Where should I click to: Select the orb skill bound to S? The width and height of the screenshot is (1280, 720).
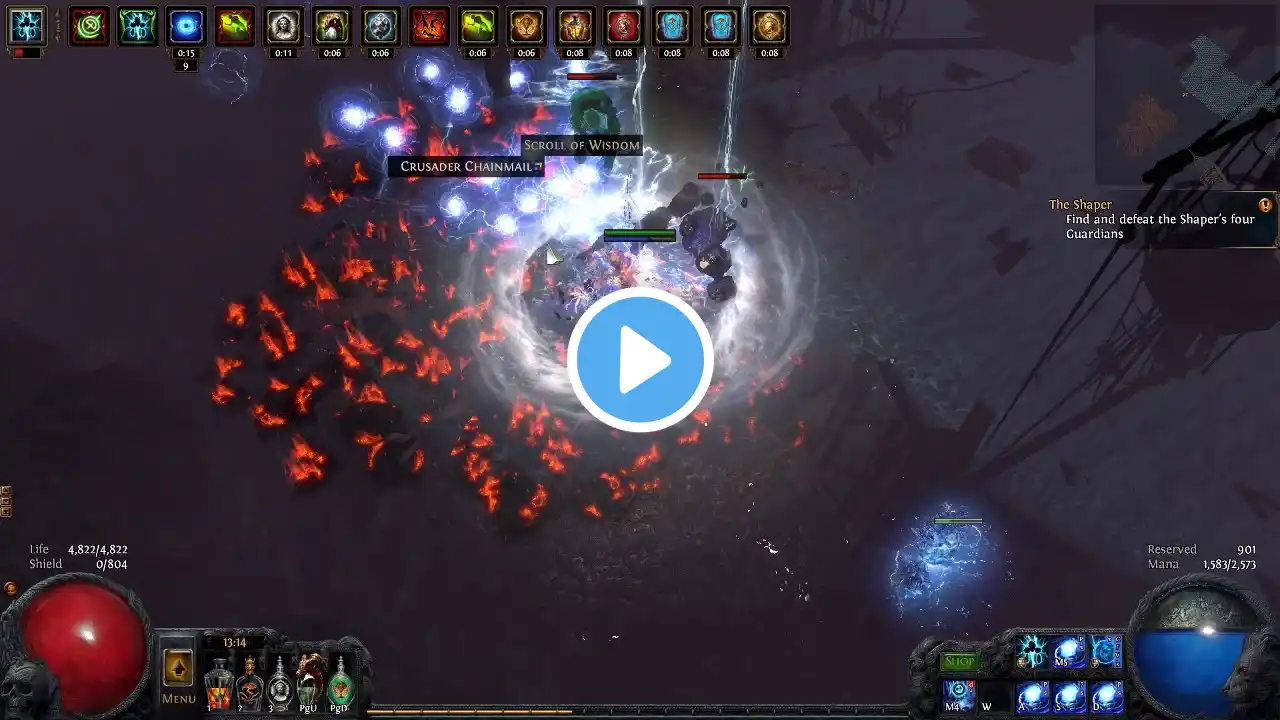click(x=1070, y=696)
